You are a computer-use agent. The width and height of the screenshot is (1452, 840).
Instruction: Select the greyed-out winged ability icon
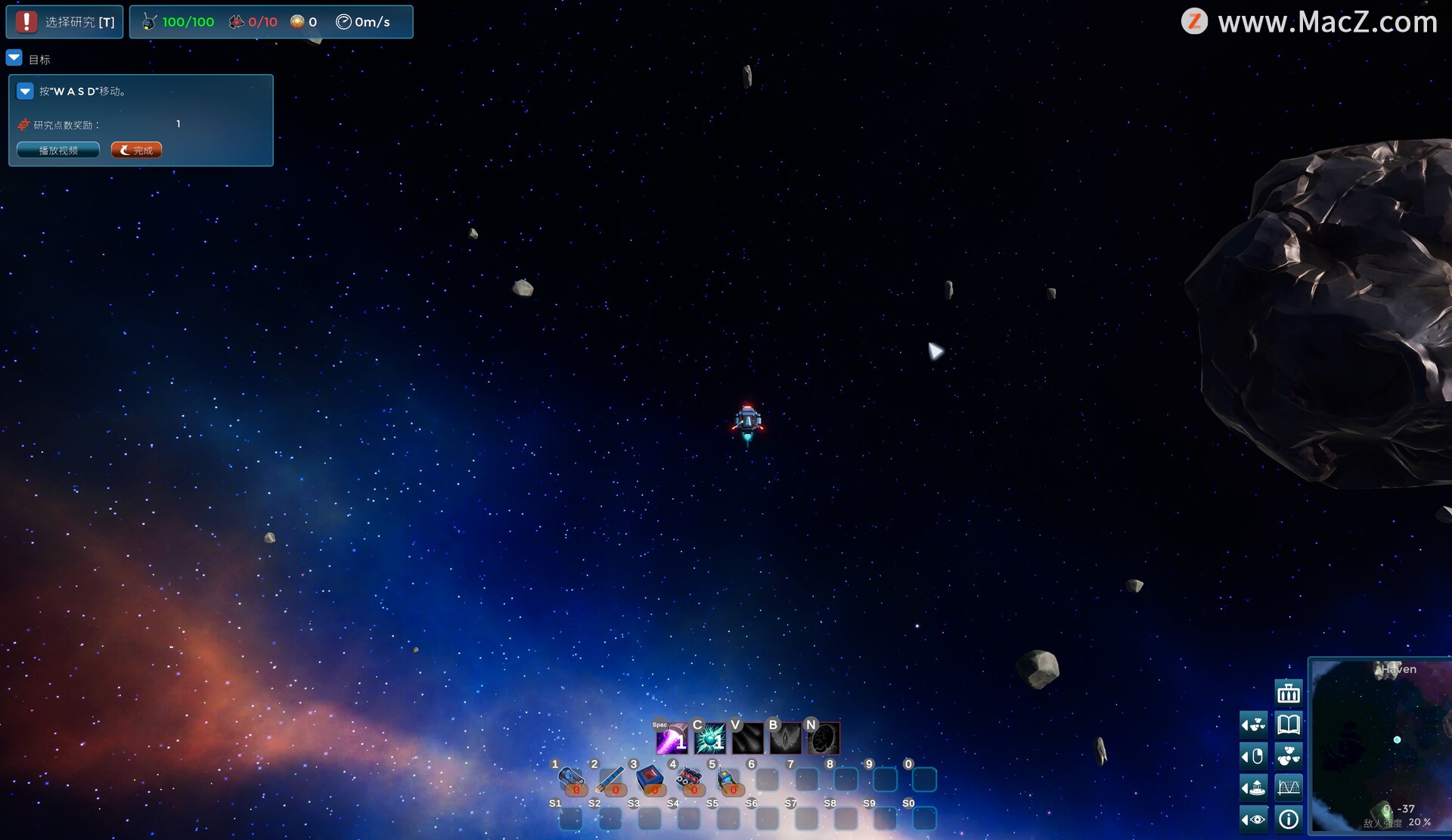(785, 739)
